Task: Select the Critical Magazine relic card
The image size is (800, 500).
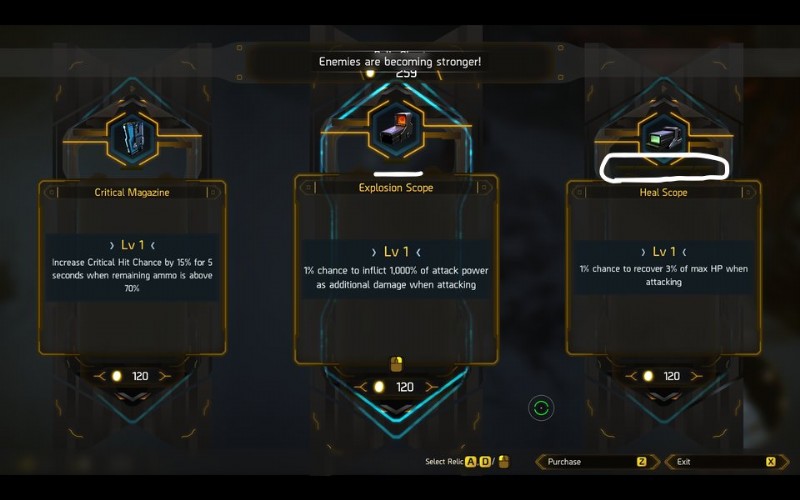Action: pos(132,267)
